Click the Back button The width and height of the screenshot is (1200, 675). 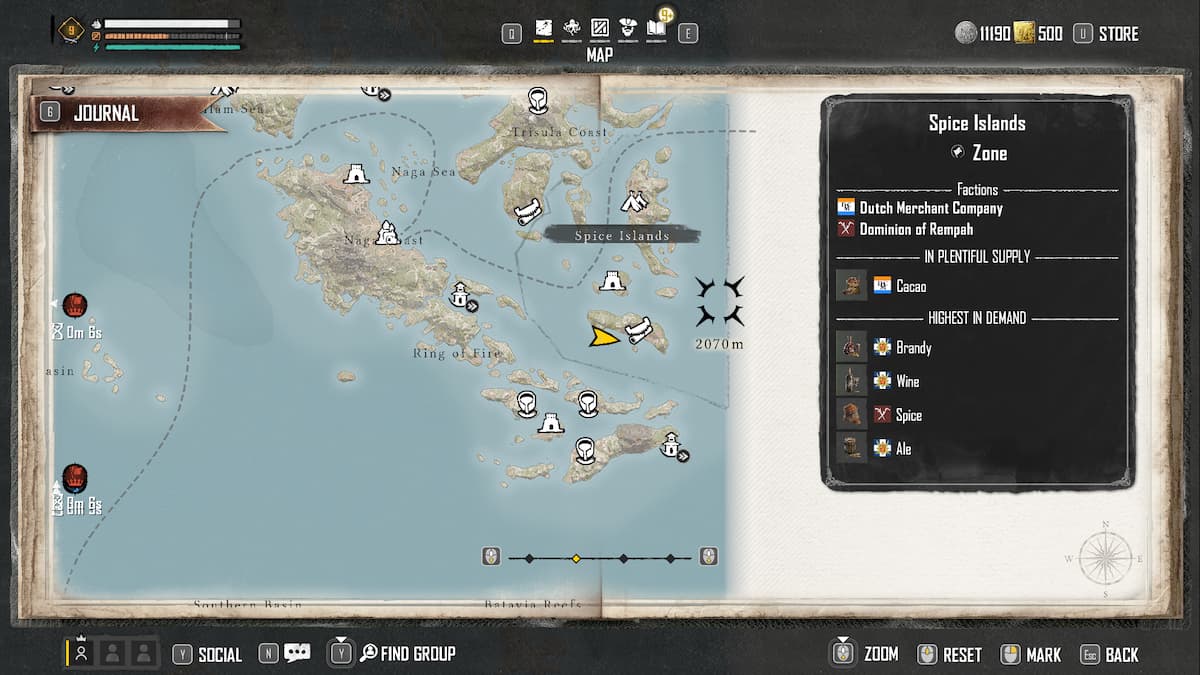[1121, 654]
